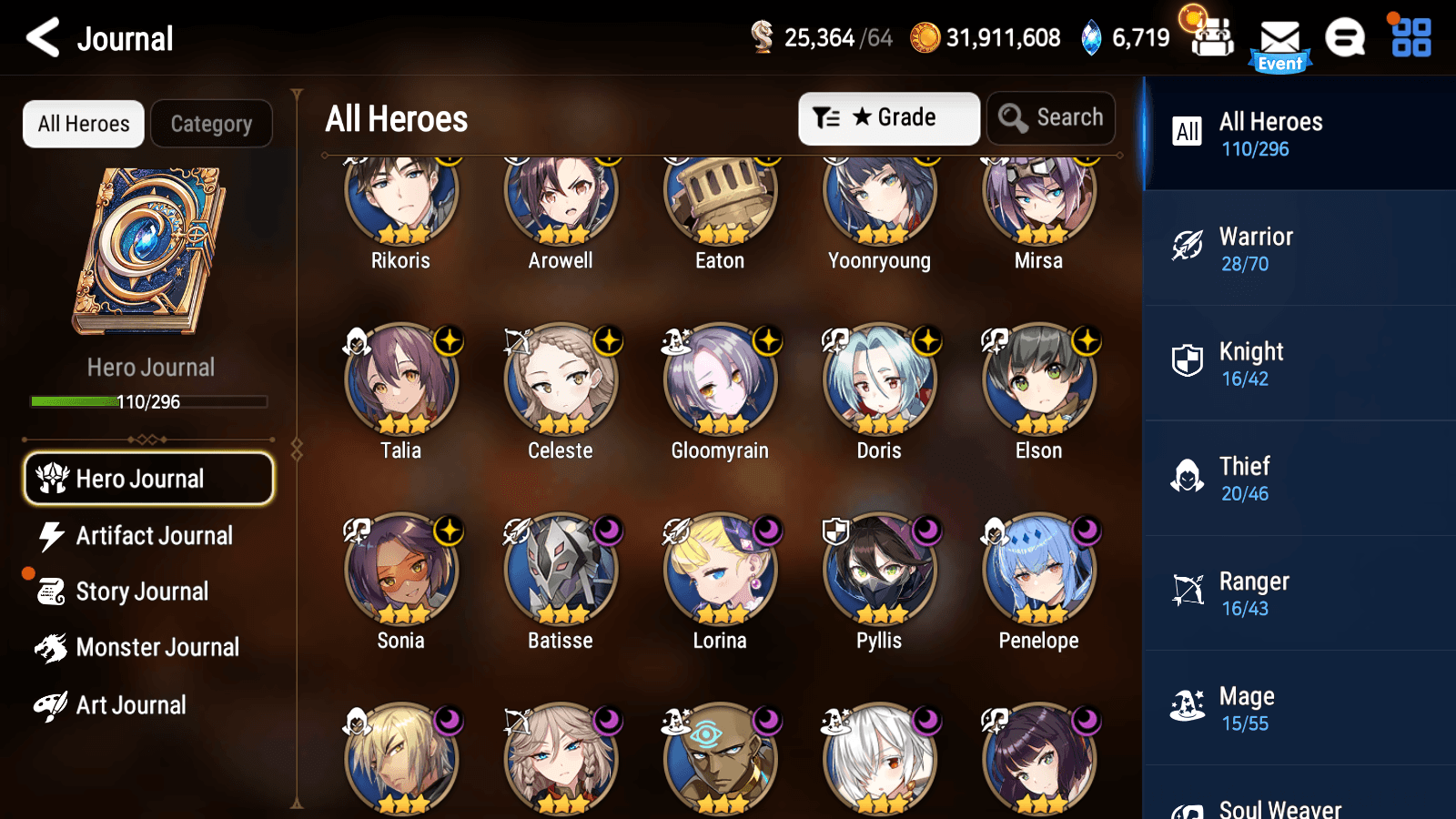
Task: Switch to the Category tab
Action: point(211,124)
